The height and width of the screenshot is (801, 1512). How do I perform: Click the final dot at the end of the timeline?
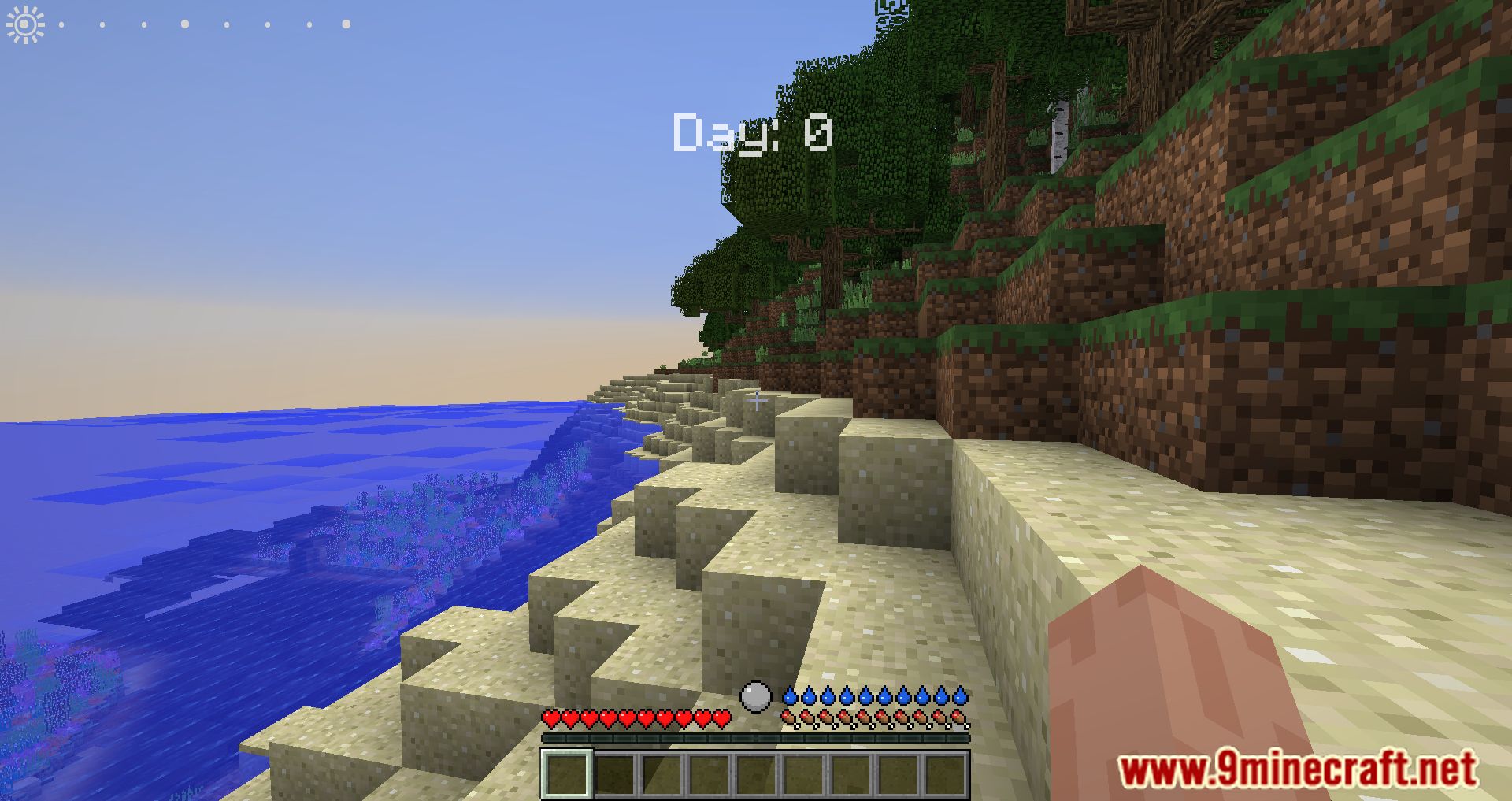pos(345,23)
